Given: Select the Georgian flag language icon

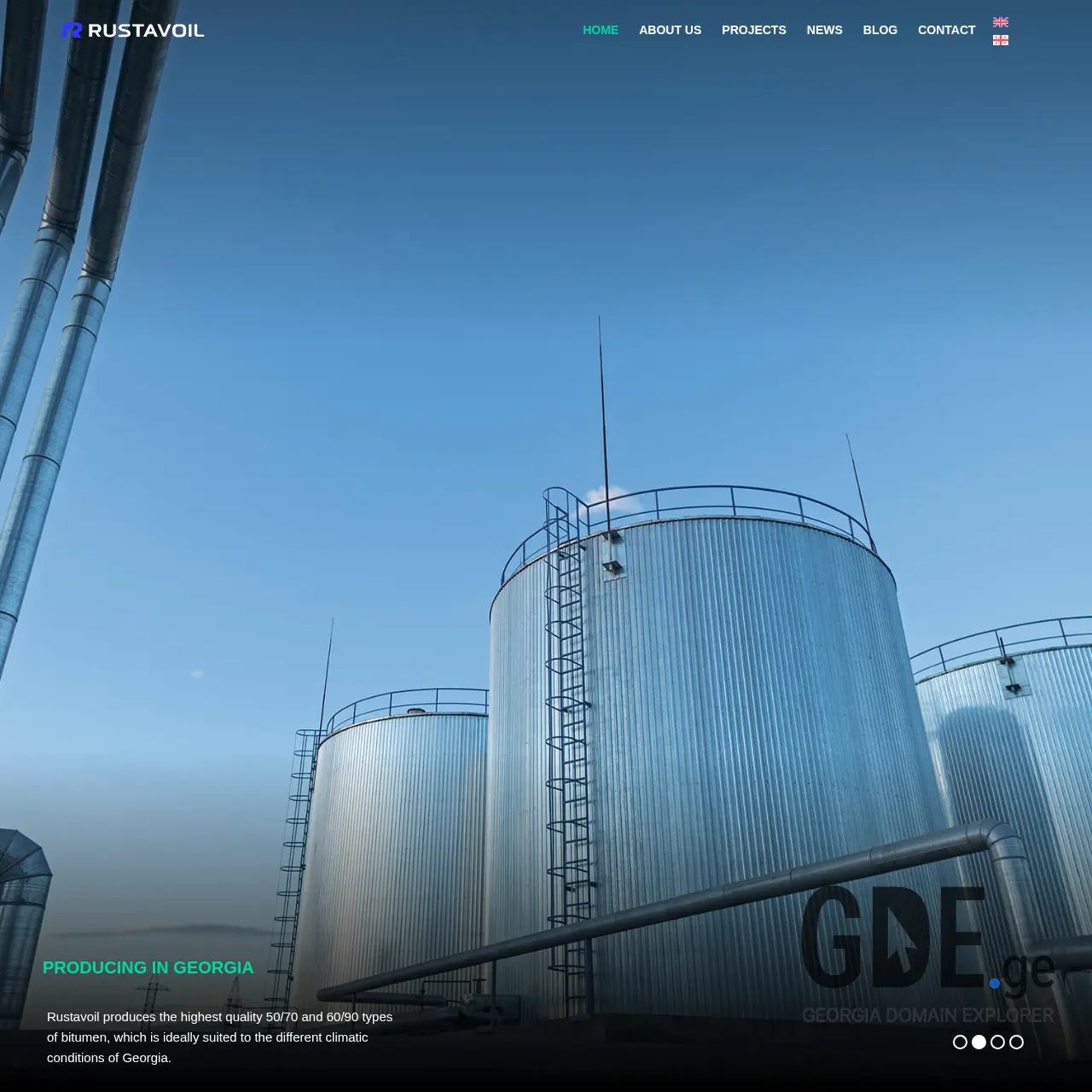Looking at the screenshot, I should [1000, 39].
